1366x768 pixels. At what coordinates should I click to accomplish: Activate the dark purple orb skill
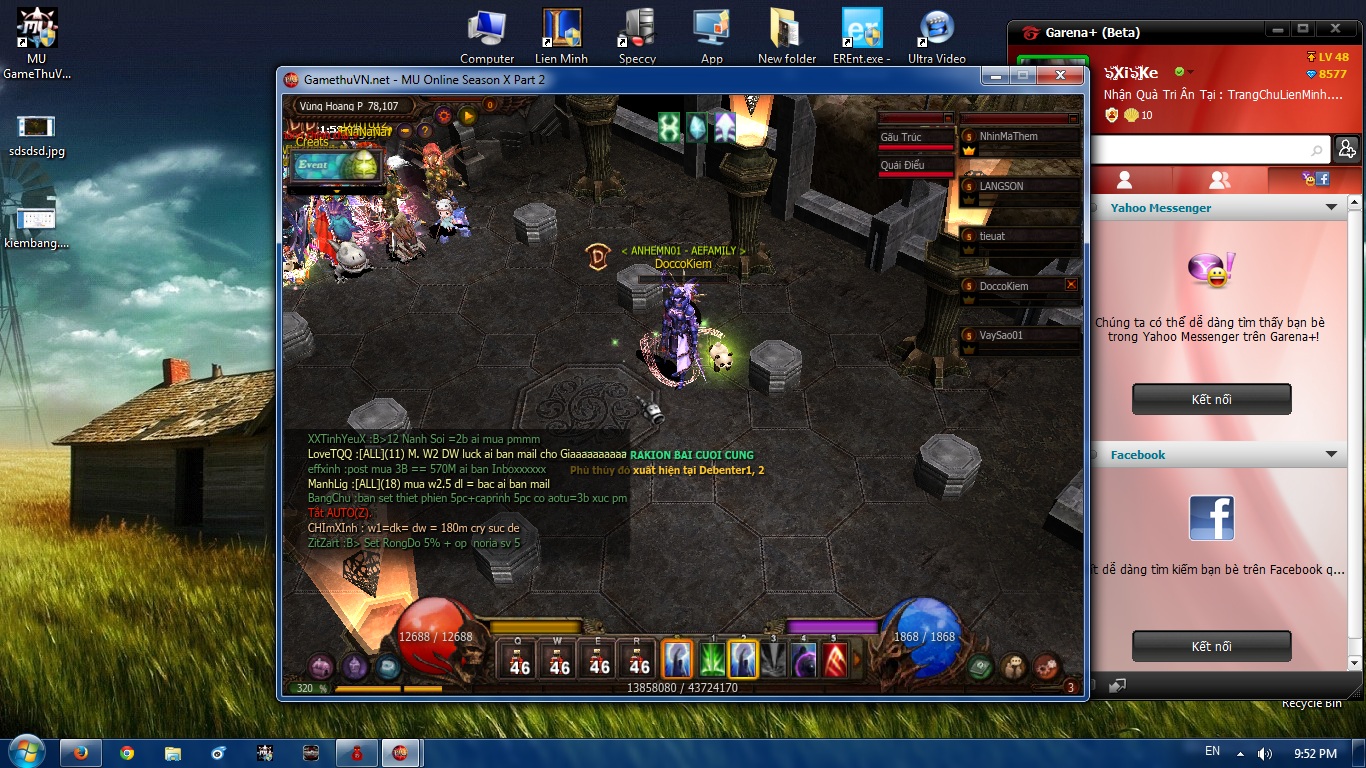click(804, 660)
